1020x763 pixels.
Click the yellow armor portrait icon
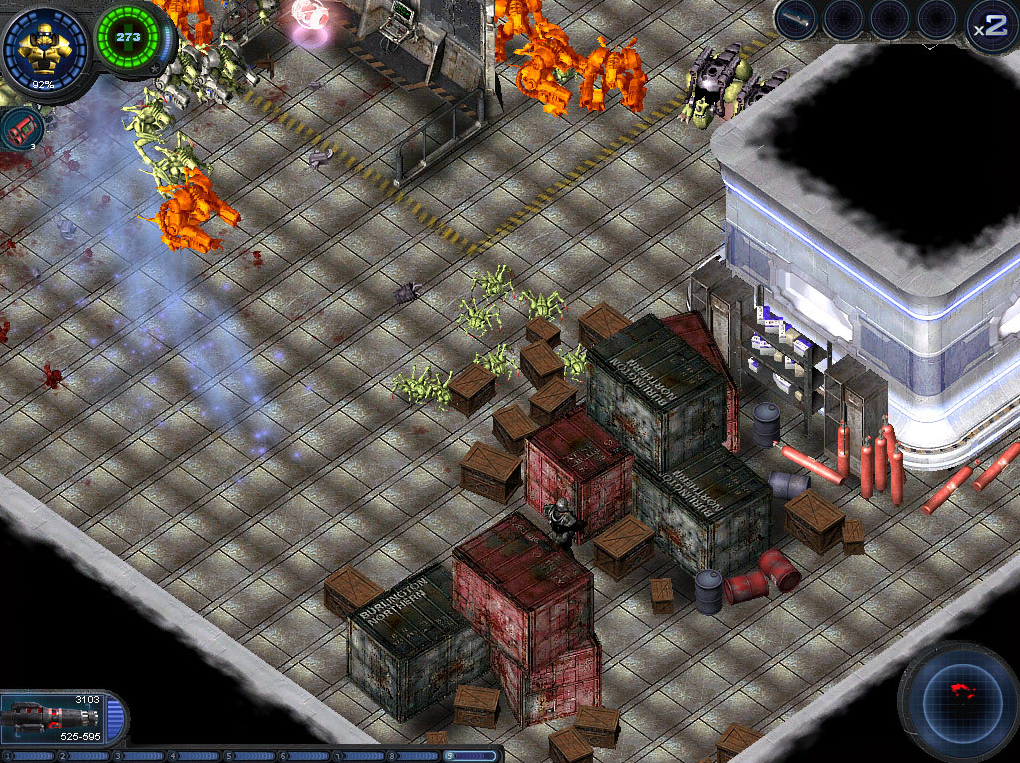tap(44, 43)
